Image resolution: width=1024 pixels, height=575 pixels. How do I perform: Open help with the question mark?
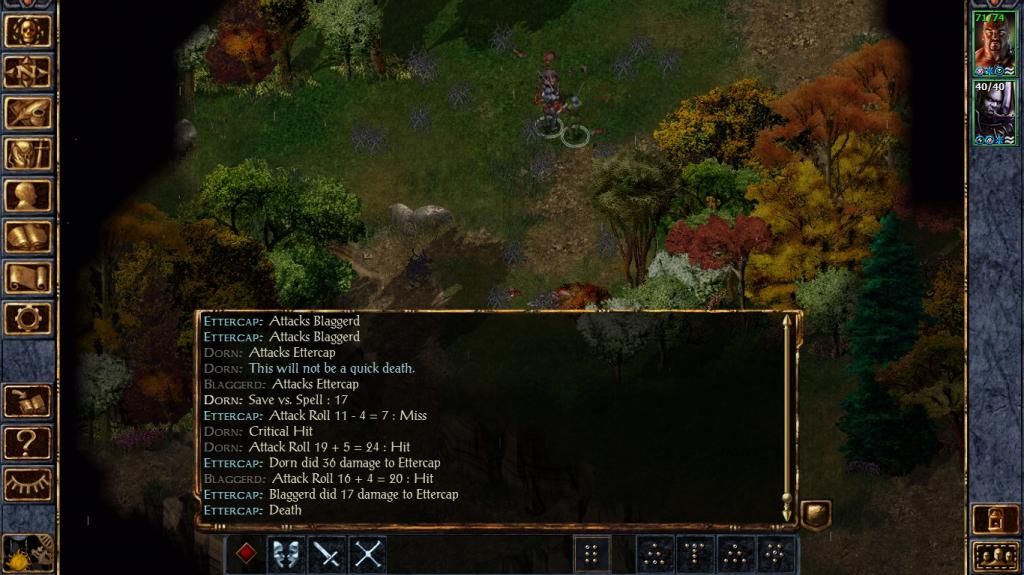pos(27,442)
